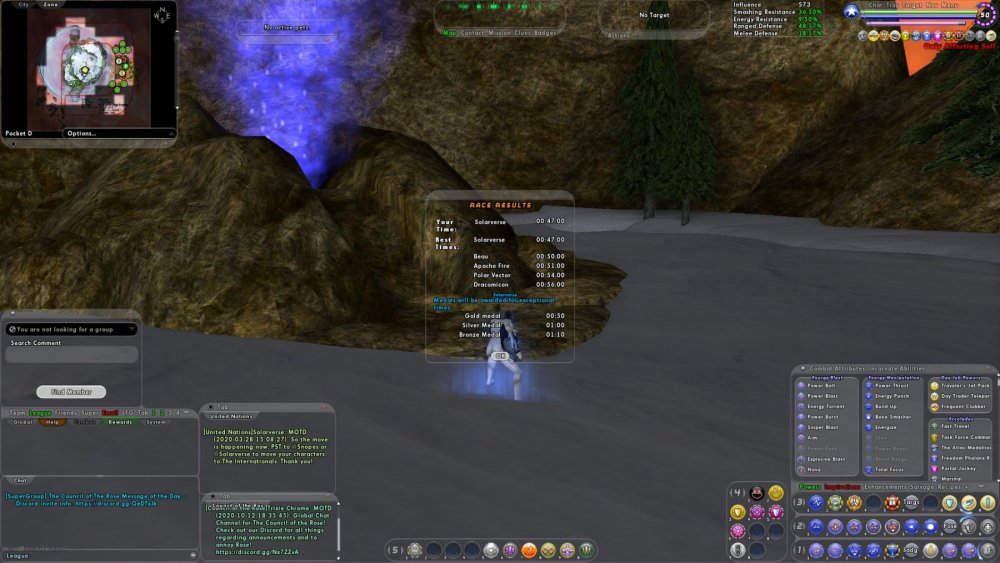This screenshot has height=563, width=1000.
Task: Confirm race results with the OK button
Action: point(501,355)
